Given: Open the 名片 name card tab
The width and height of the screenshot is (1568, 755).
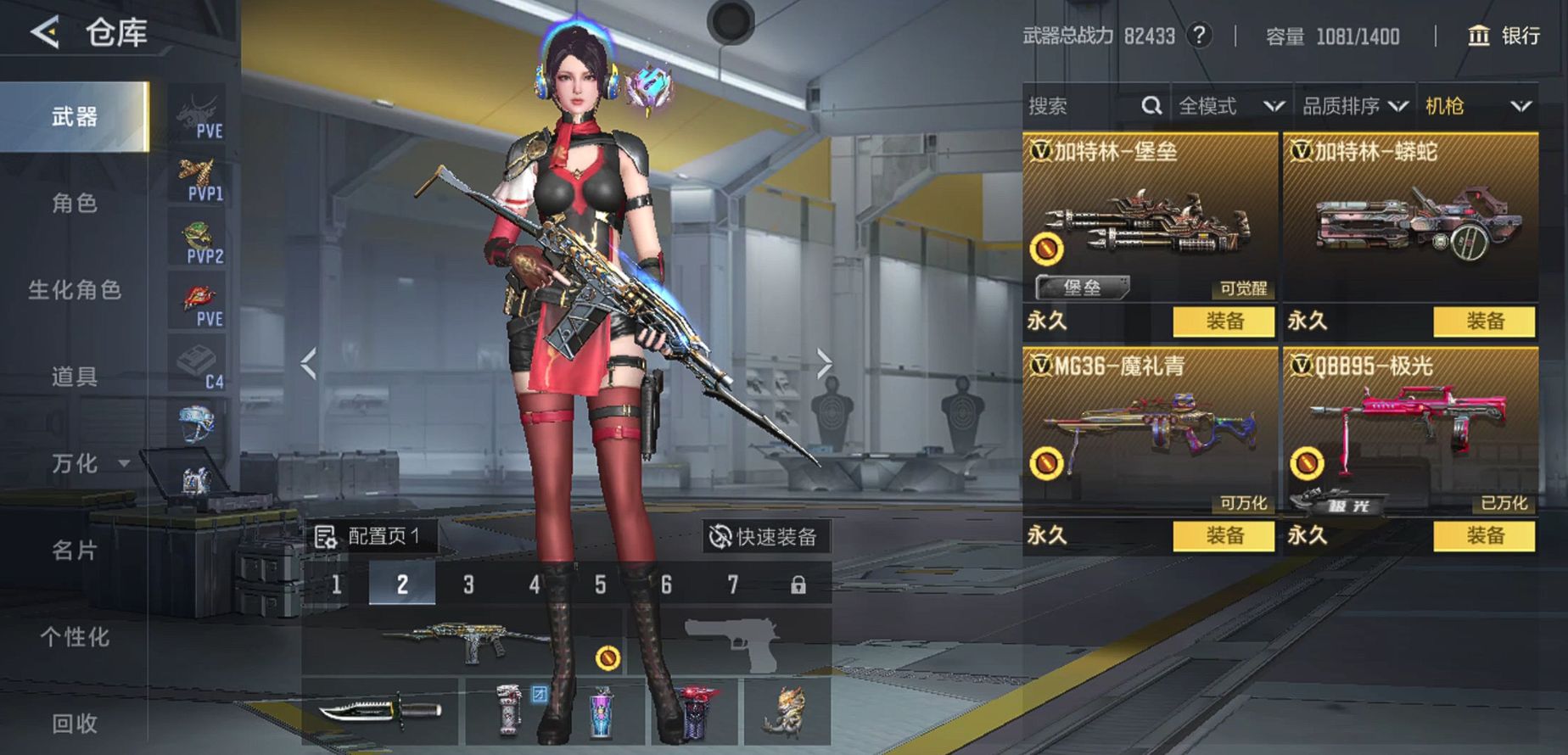Looking at the screenshot, I should (75, 551).
